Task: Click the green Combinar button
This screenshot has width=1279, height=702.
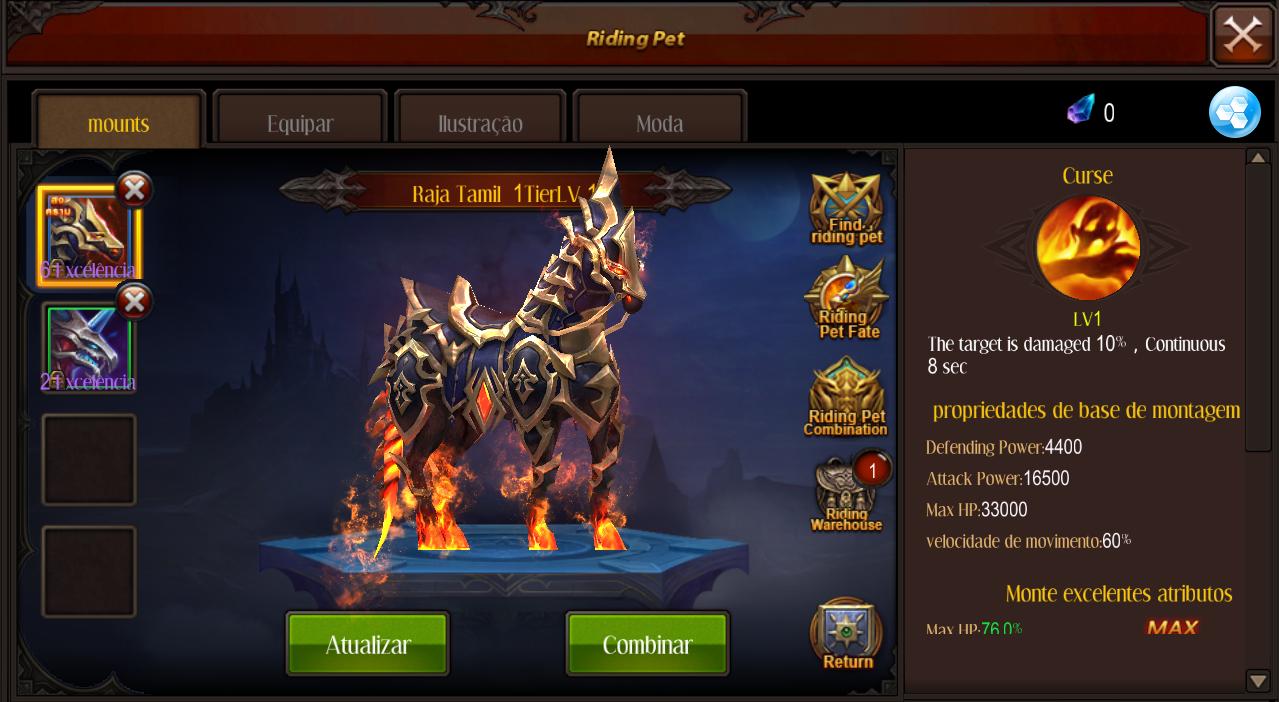Action: tap(647, 645)
